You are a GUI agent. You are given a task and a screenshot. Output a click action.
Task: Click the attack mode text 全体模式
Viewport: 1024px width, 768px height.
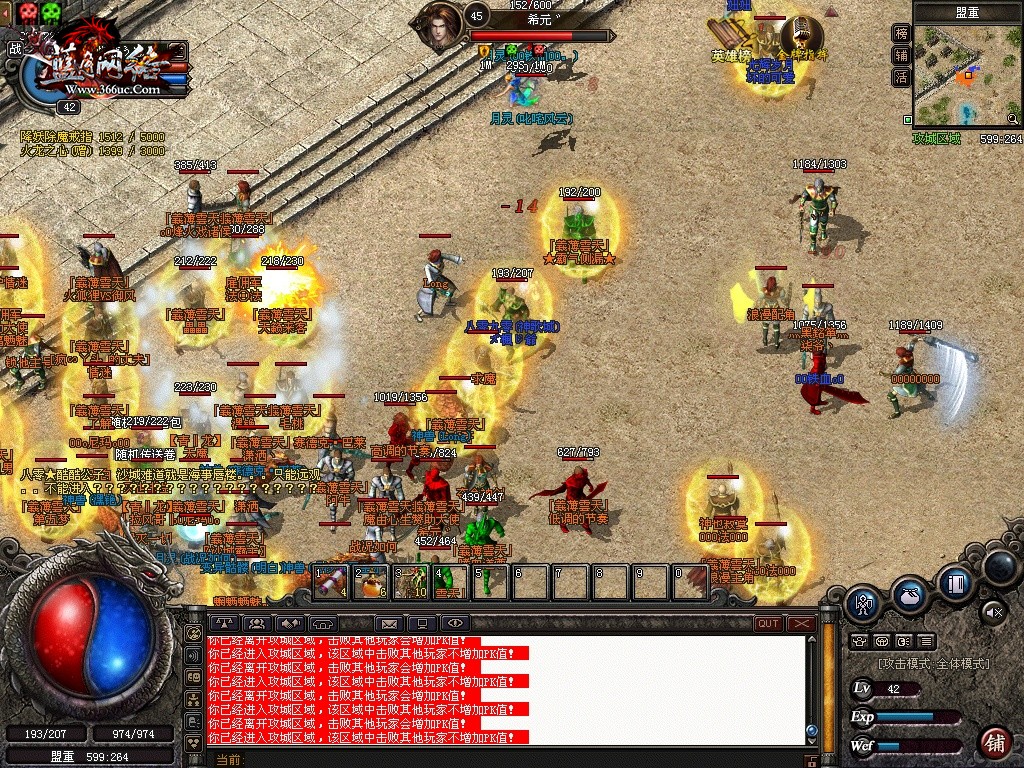pyautogui.click(x=961, y=664)
